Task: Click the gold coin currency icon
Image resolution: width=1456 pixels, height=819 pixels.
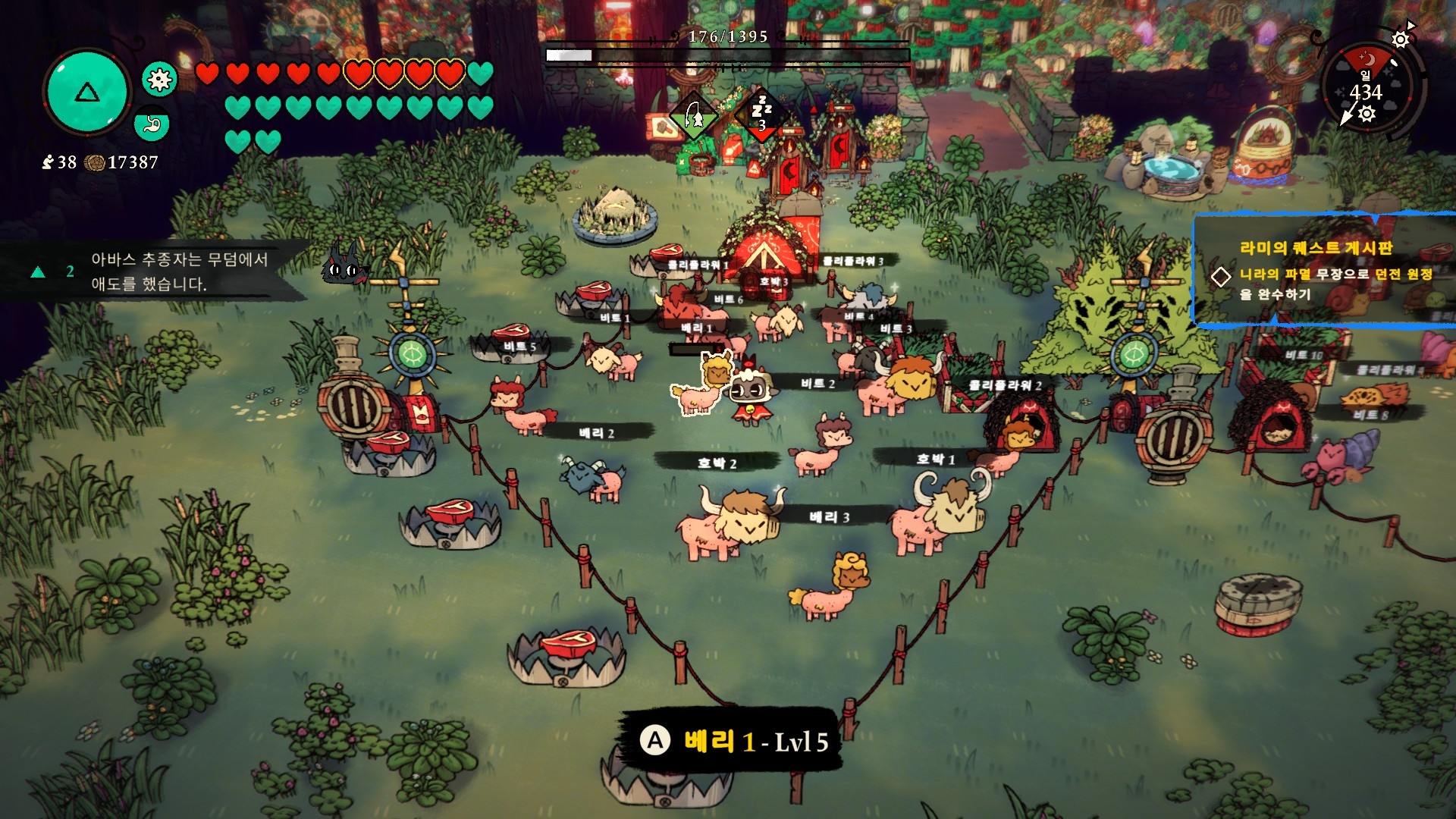Action: (x=95, y=162)
